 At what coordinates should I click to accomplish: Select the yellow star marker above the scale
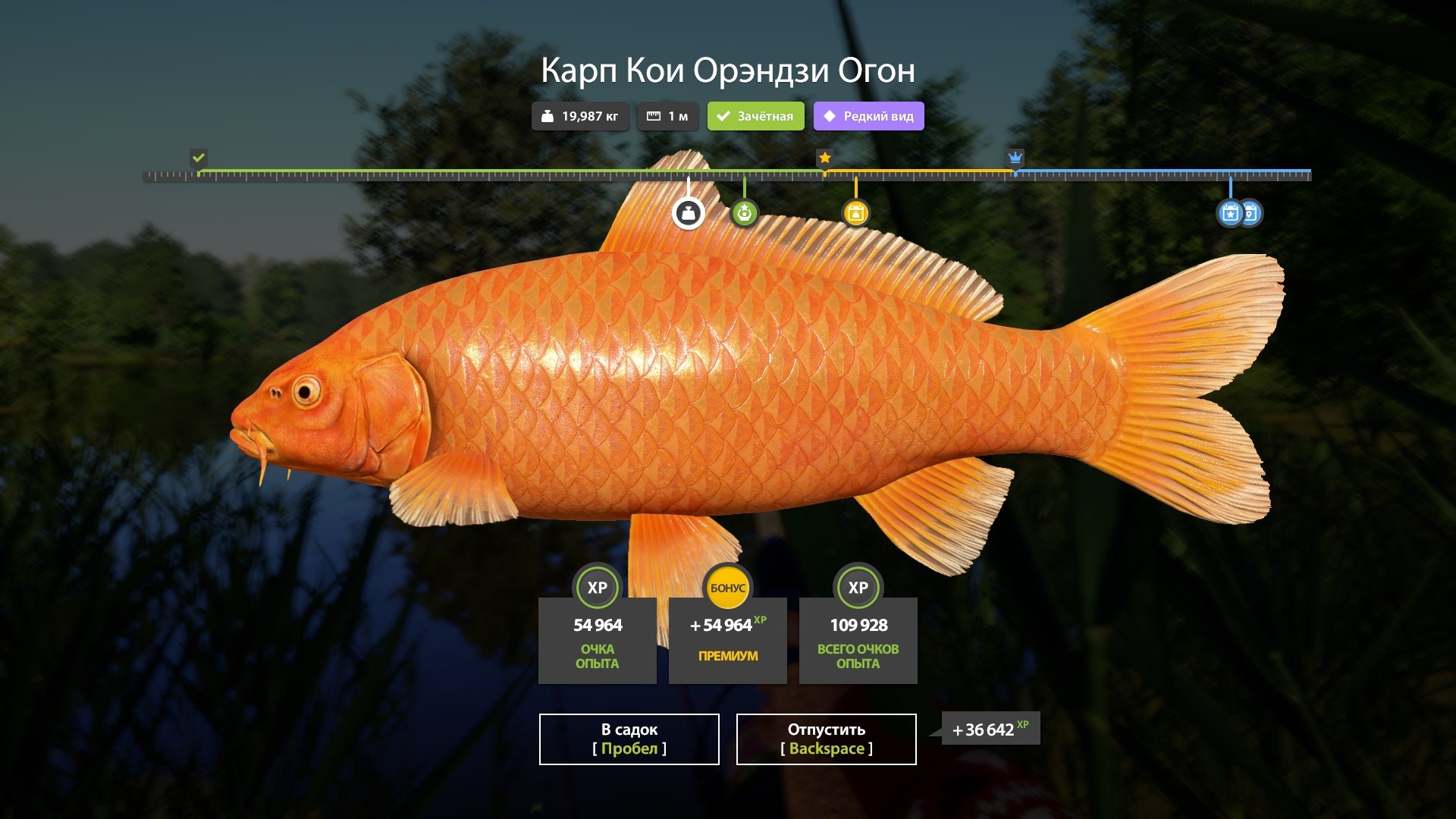pyautogui.click(x=824, y=158)
